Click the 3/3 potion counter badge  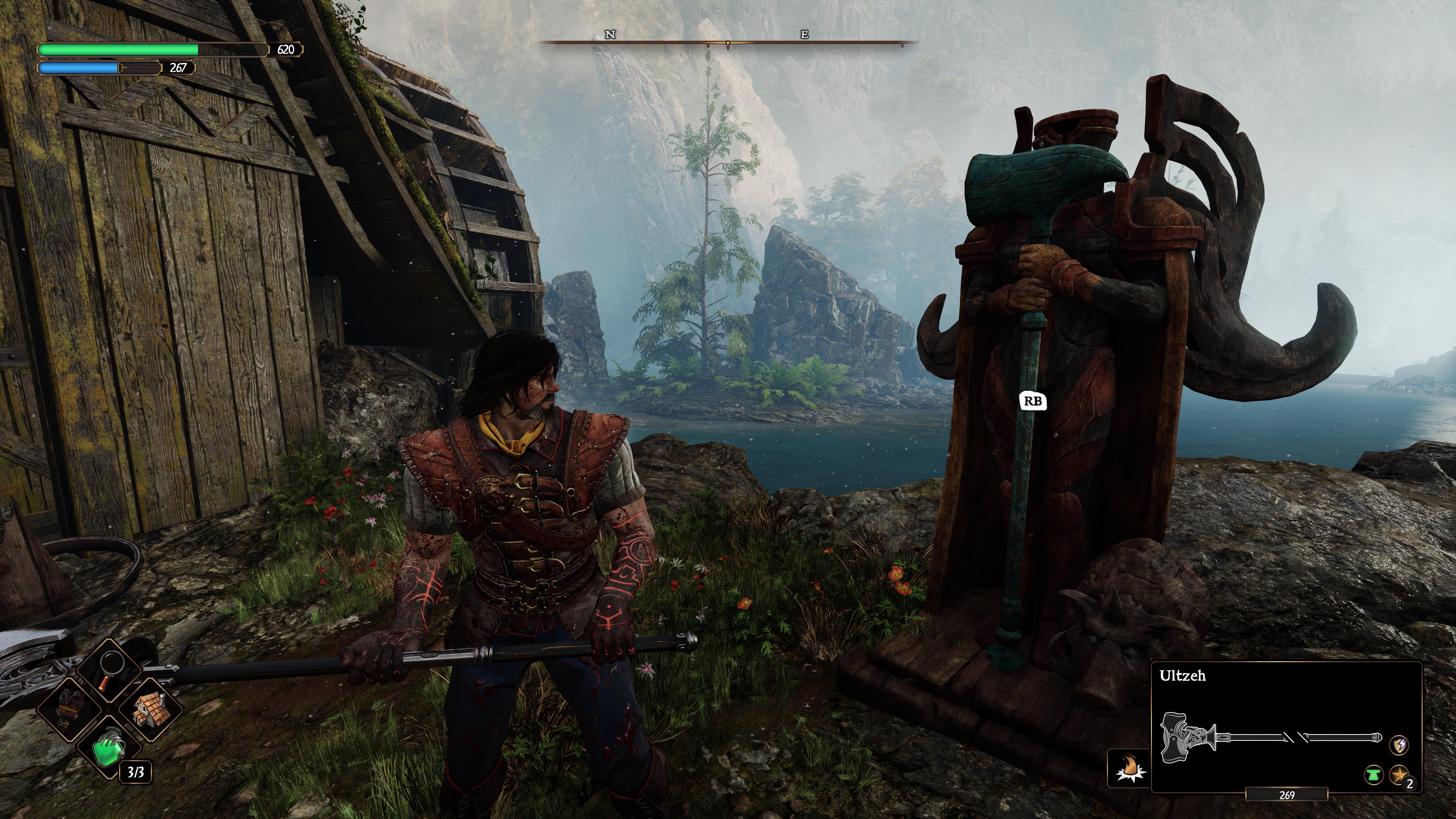136,773
